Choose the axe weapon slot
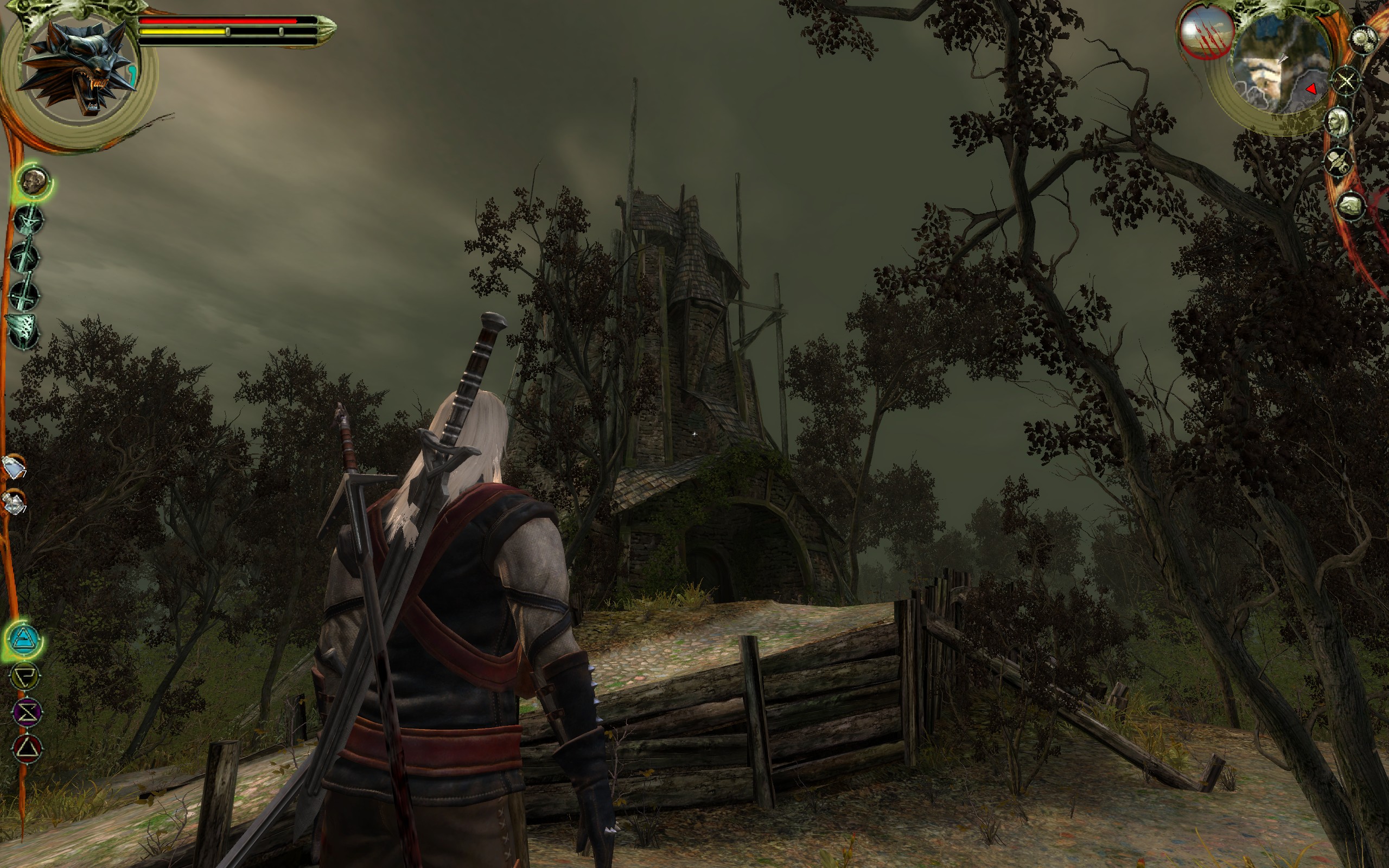 coord(23,332)
